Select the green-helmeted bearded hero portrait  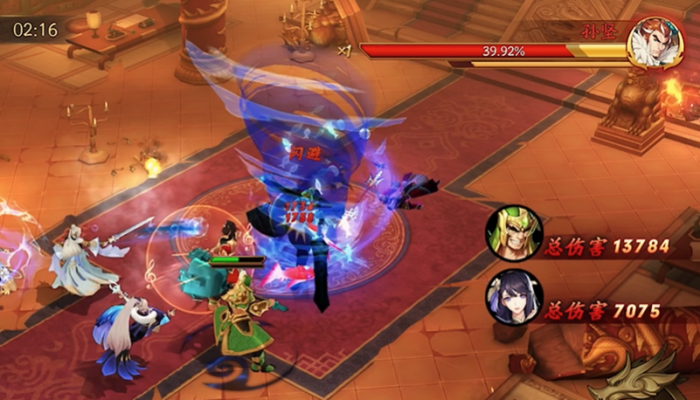(514, 233)
